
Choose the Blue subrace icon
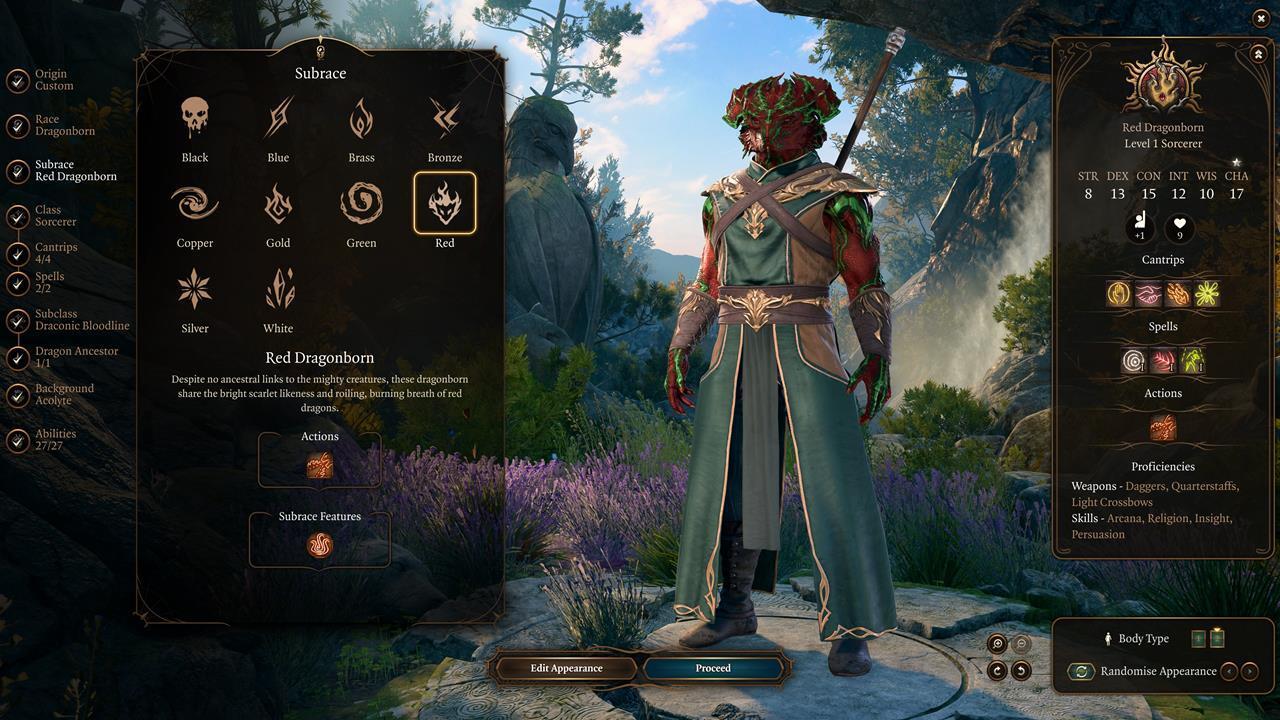tap(278, 119)
